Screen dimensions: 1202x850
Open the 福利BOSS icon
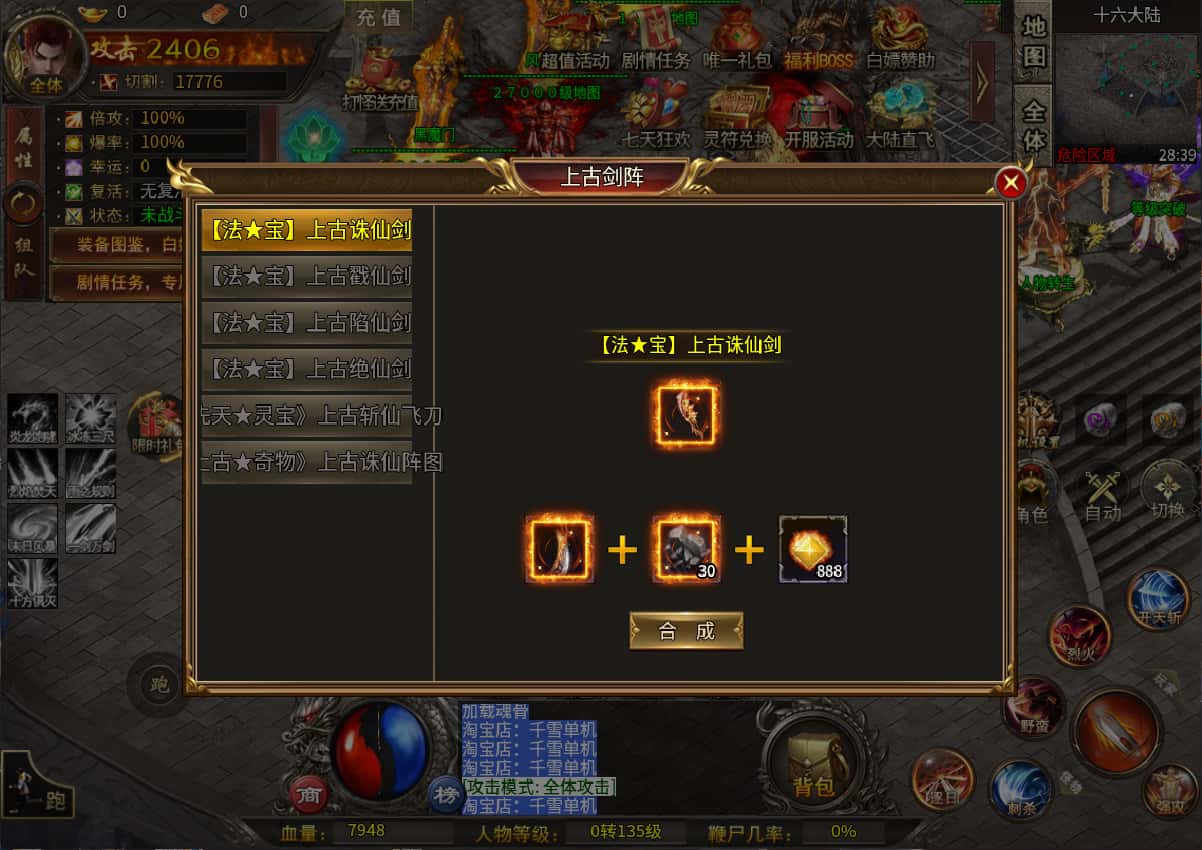[818, 38]
